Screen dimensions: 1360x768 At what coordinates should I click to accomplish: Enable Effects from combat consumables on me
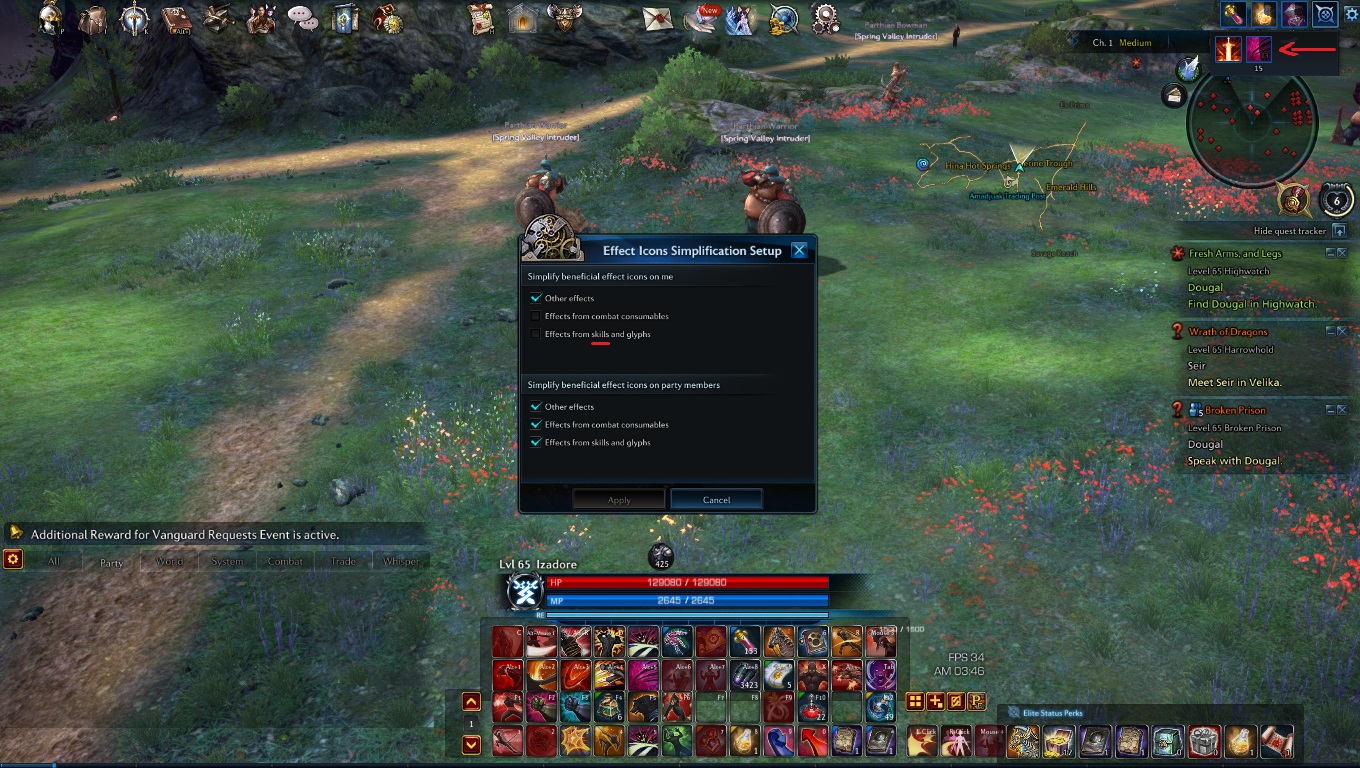pos(536,315)
